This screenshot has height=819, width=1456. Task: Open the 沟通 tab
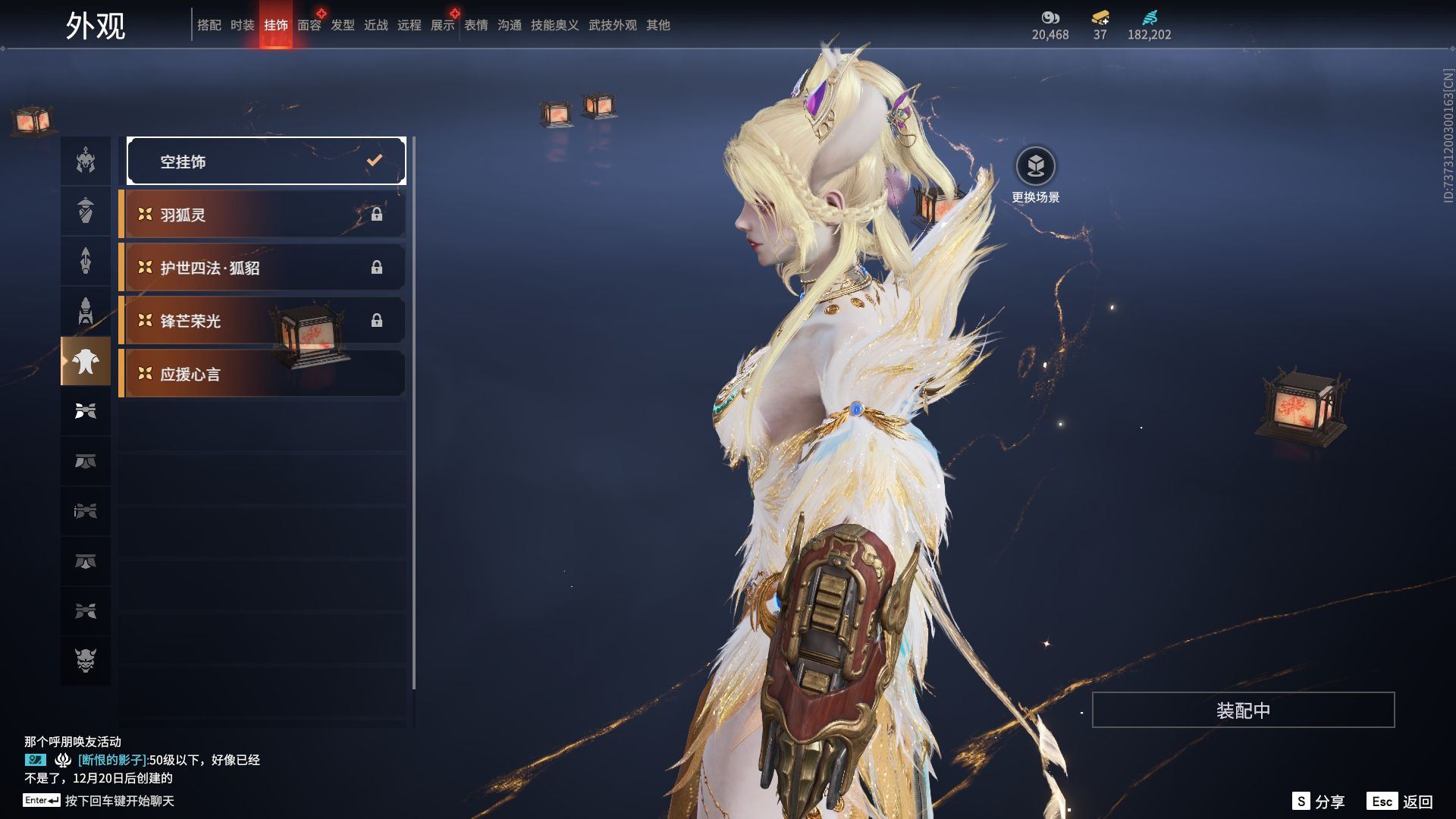pos(509,25)
